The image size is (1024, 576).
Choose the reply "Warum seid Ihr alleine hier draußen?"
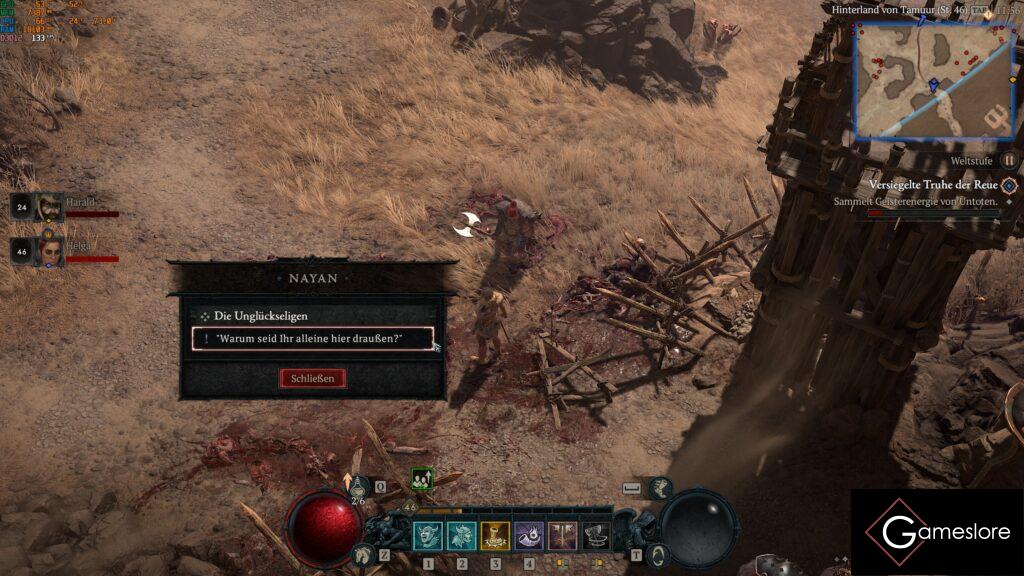coord(312,339)
